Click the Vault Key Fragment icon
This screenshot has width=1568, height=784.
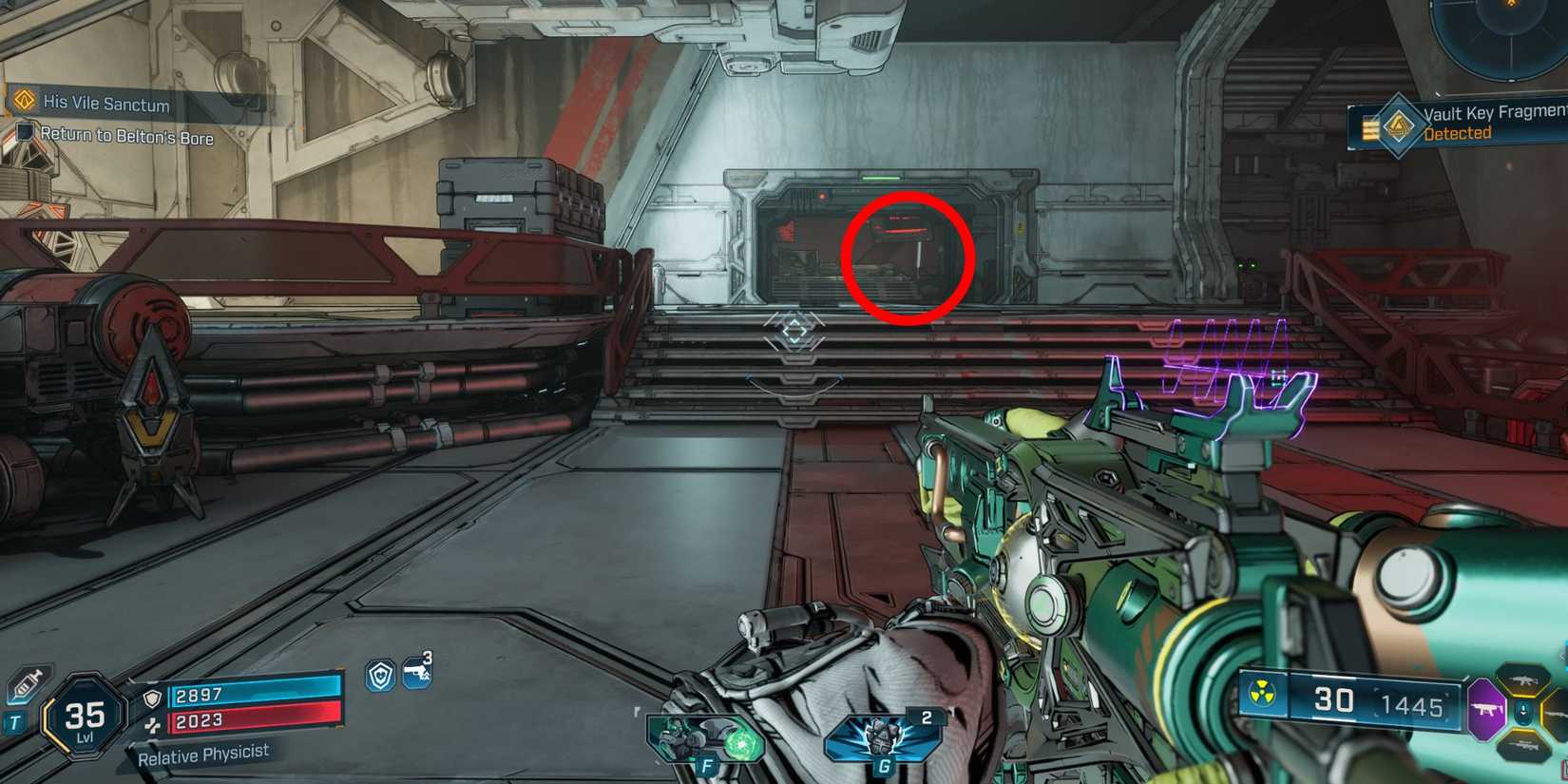click(1400, 125)
